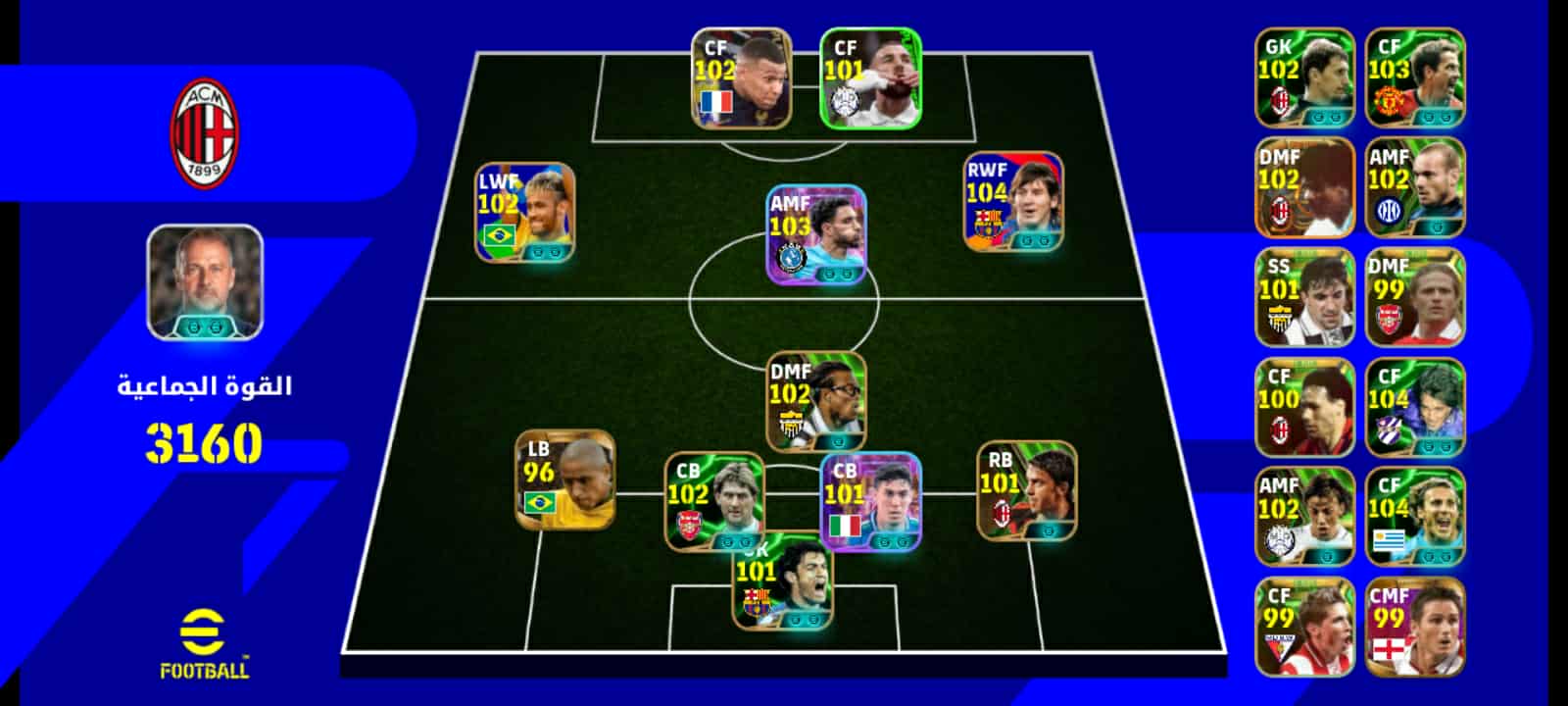Pick the CF 104 card with Uruguay flag
This screenshot has width=1568, height=706.
pos(1414,517)
